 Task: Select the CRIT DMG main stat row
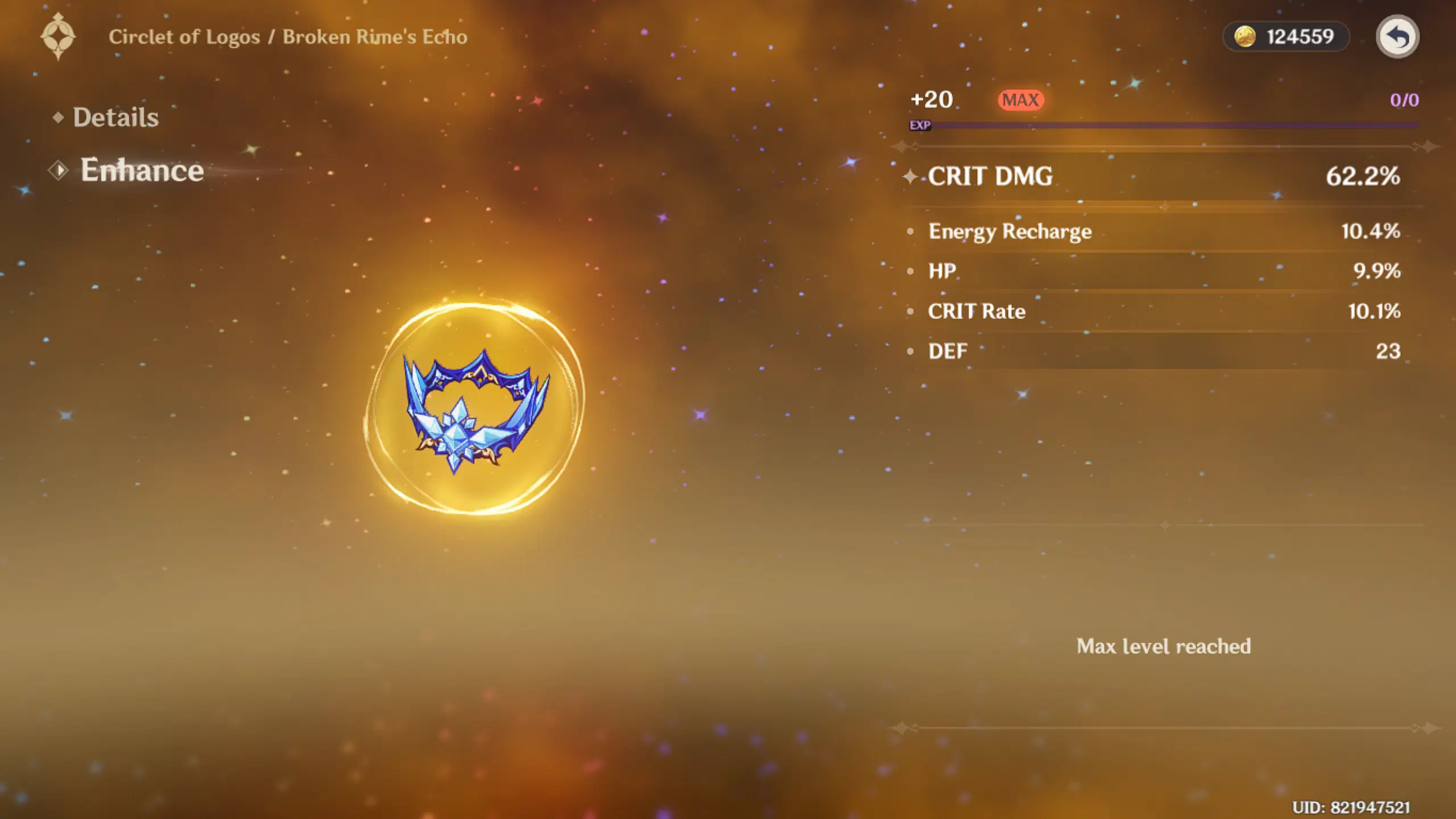click(1137, 177)
